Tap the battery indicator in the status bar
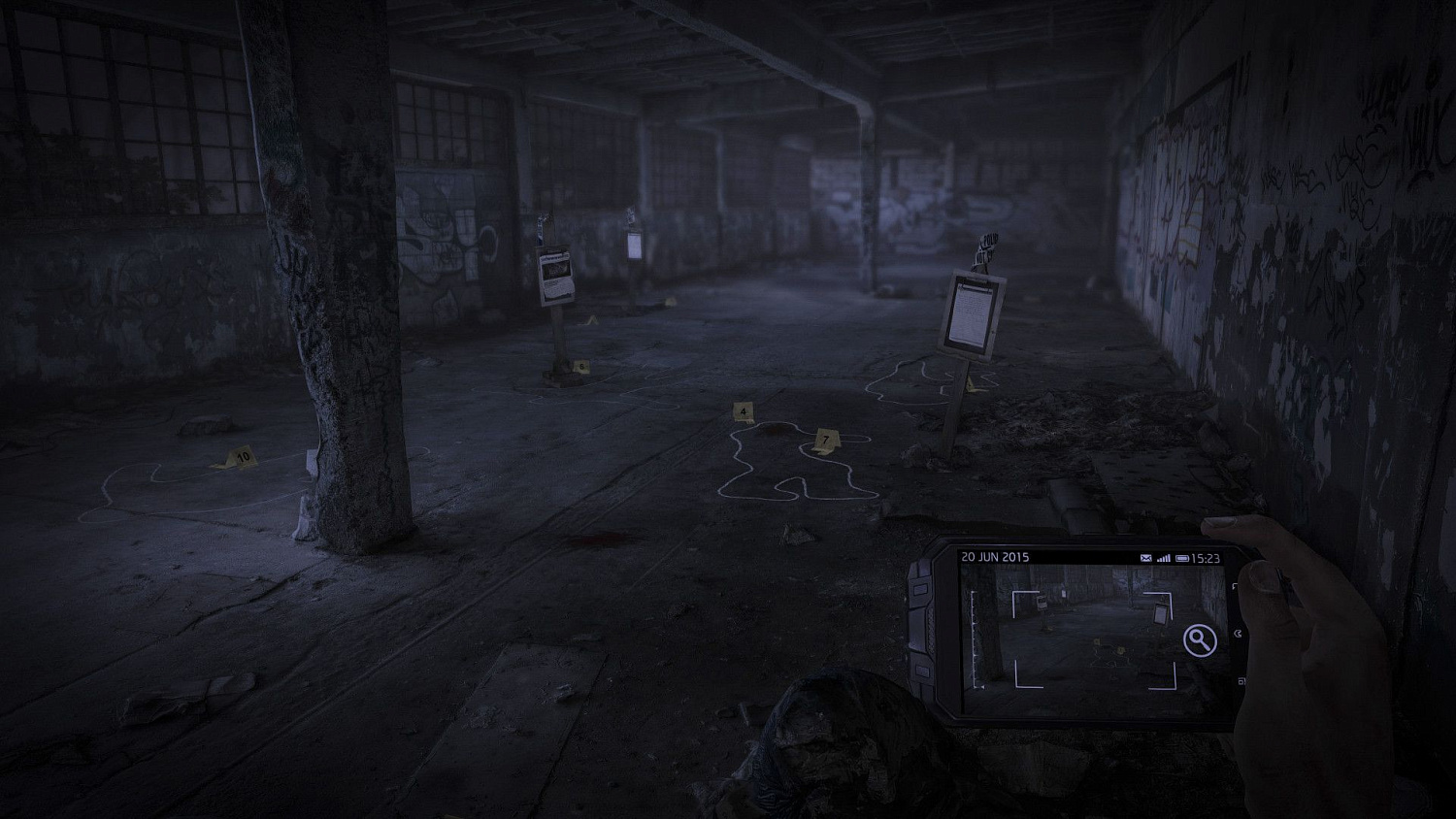Viewport: 1456px width, 819px height. pyautogui.click(x=1181, y=557)
